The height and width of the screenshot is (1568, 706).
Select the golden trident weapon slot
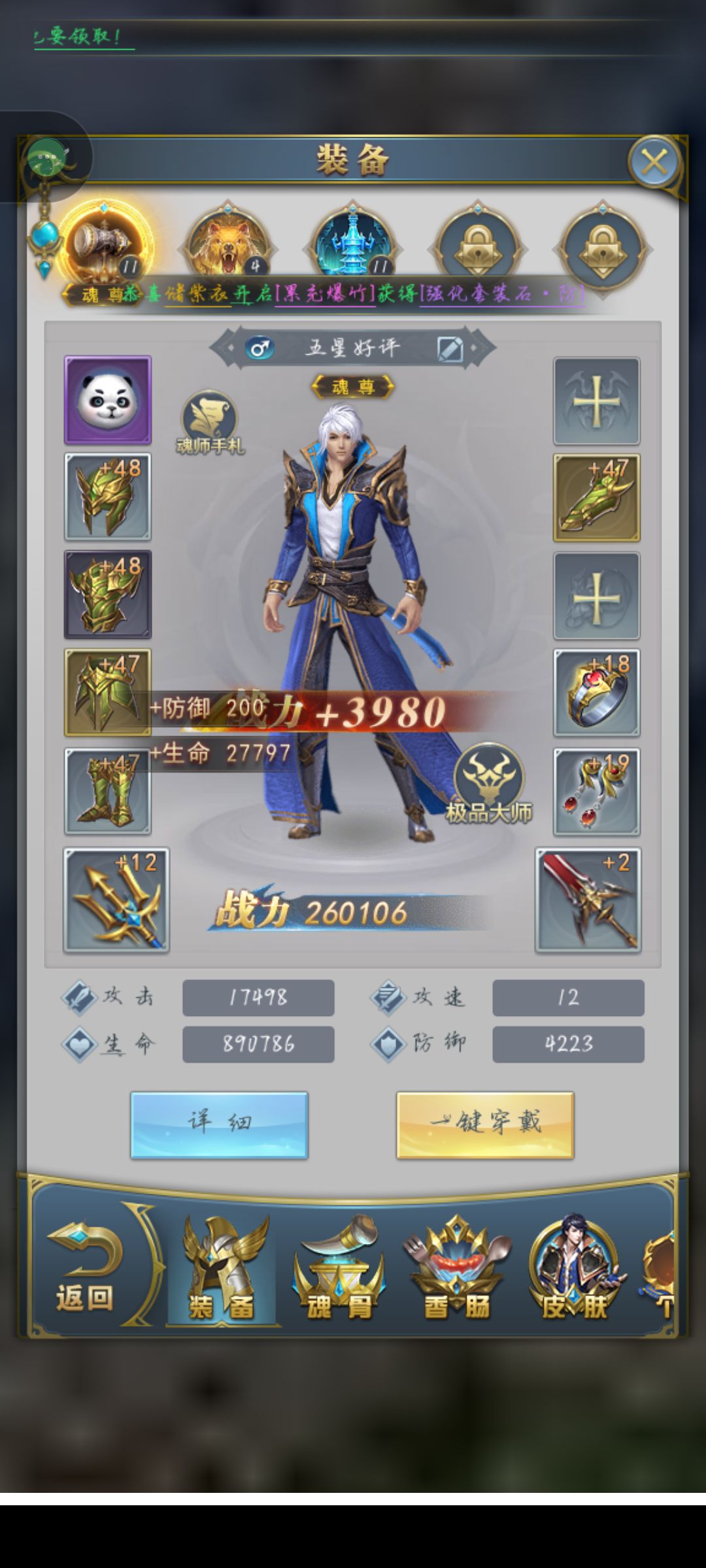tap(116, 900)
